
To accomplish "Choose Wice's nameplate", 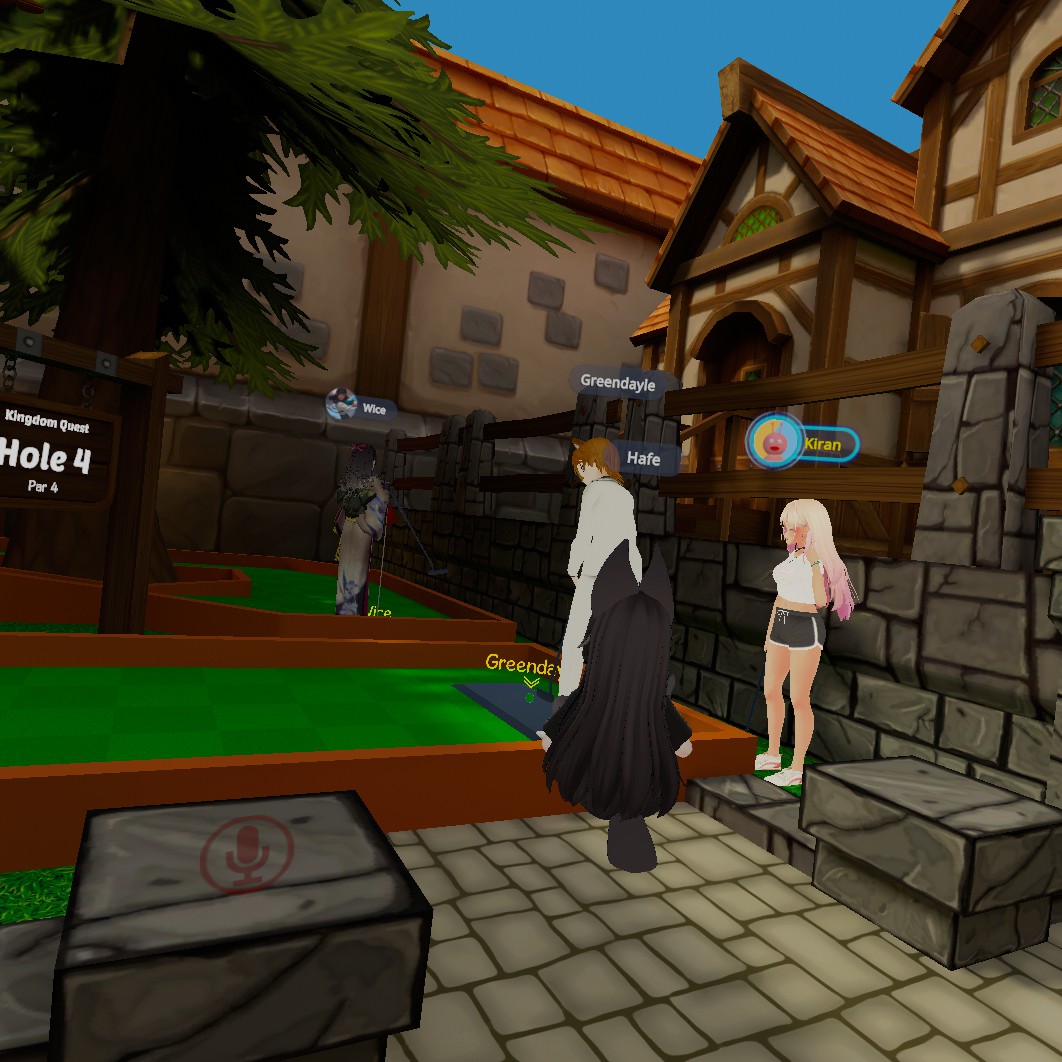I will point(361,407).
